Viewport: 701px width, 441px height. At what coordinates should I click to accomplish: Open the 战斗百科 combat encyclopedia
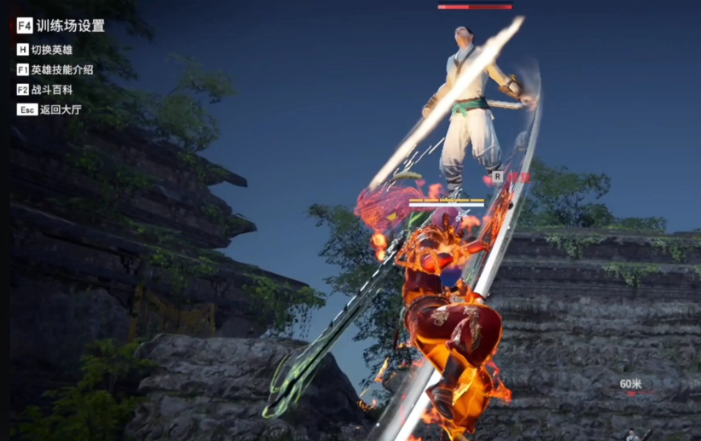pyautogui.click(x=51, y=89)
